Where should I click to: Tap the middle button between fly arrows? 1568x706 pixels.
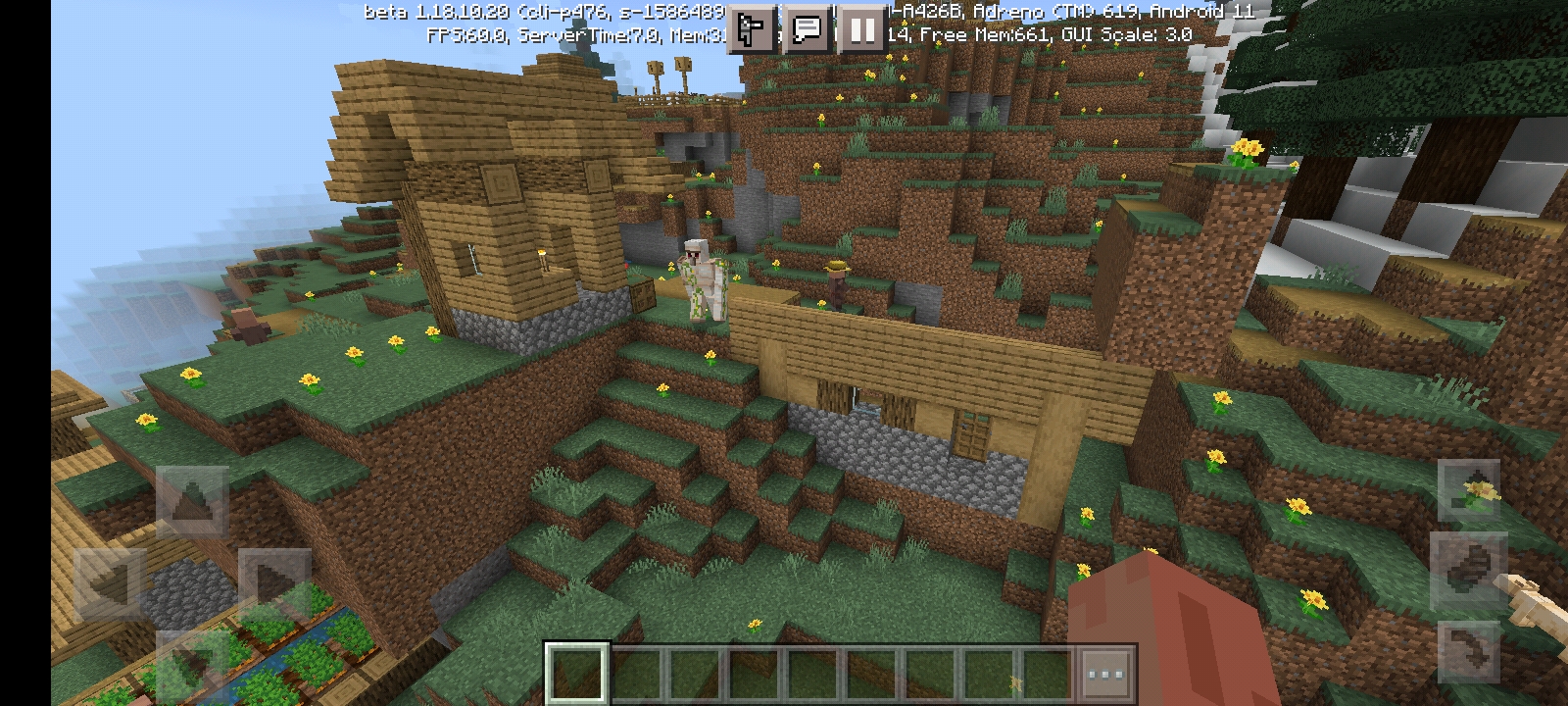pyautogui.click(x=1468, y=571)
